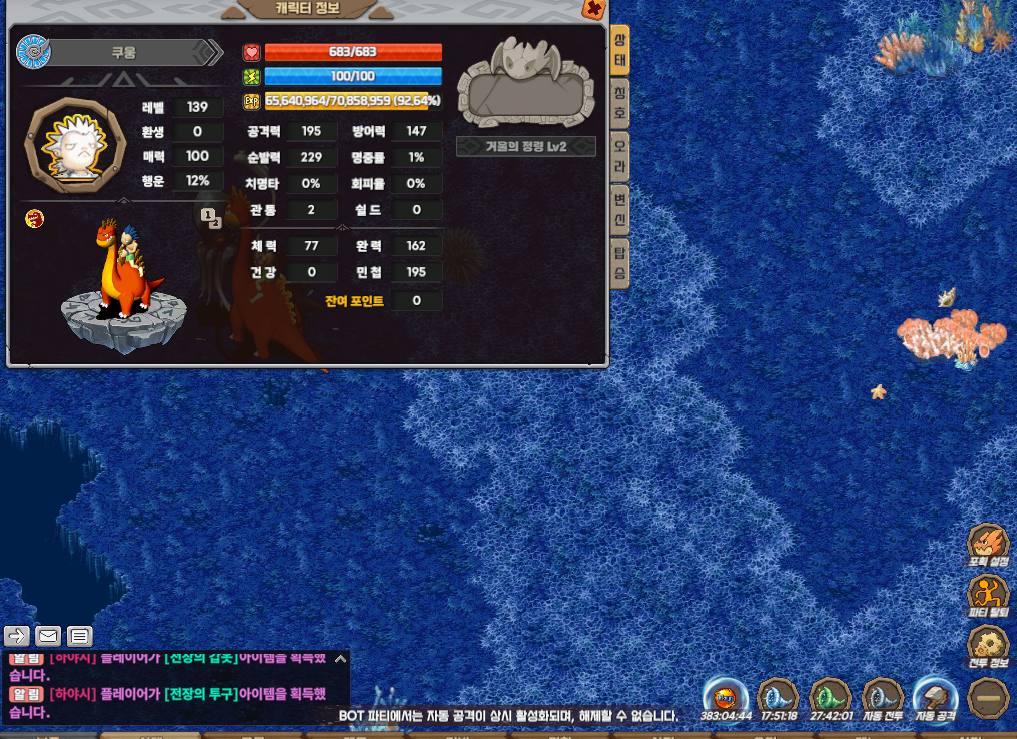Screen dimensions: 1017x739
Task: Click the green horn buff icon
Action: tap(829, 697)
